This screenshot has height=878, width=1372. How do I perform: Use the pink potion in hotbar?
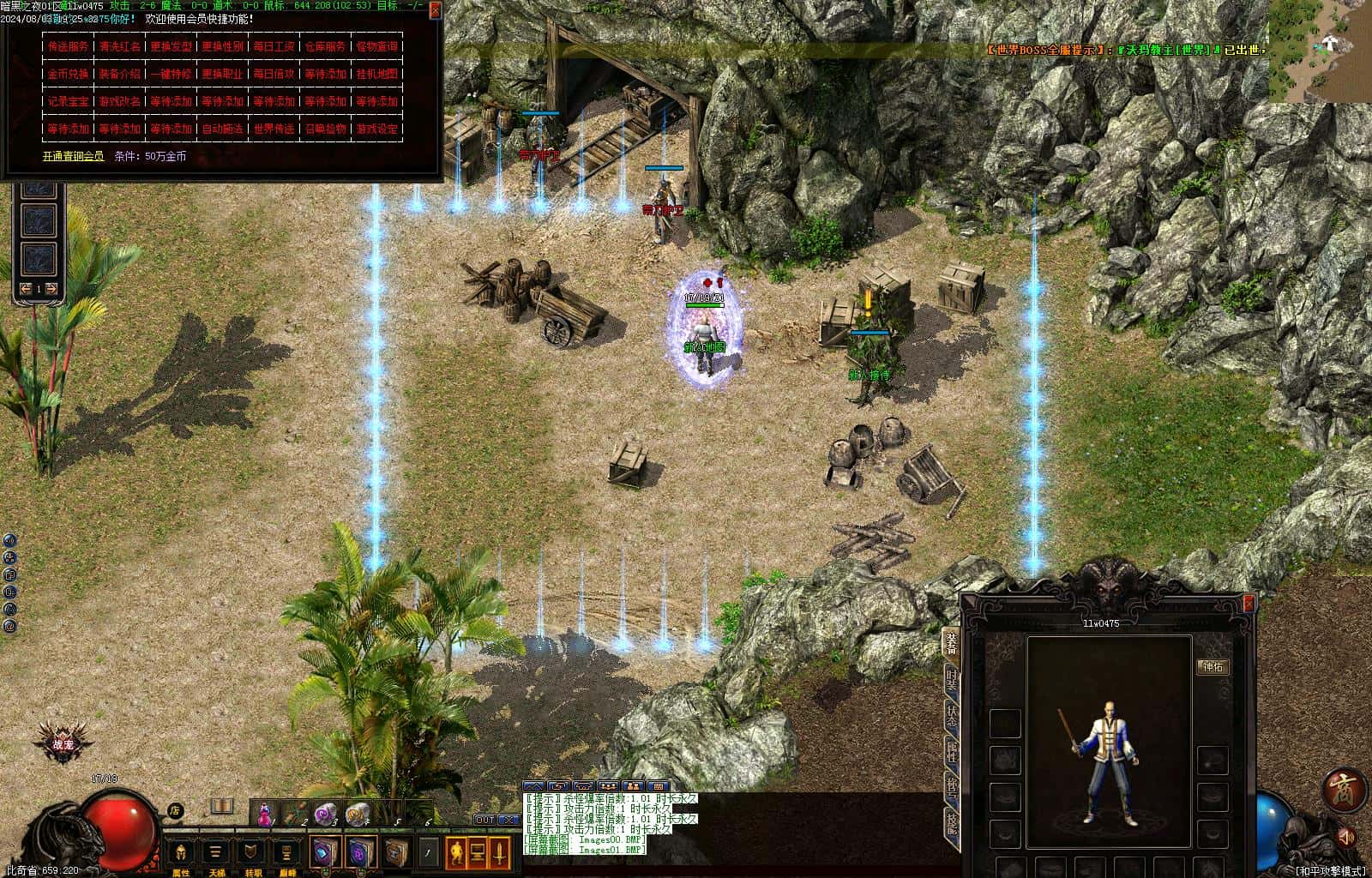point(266,812)
